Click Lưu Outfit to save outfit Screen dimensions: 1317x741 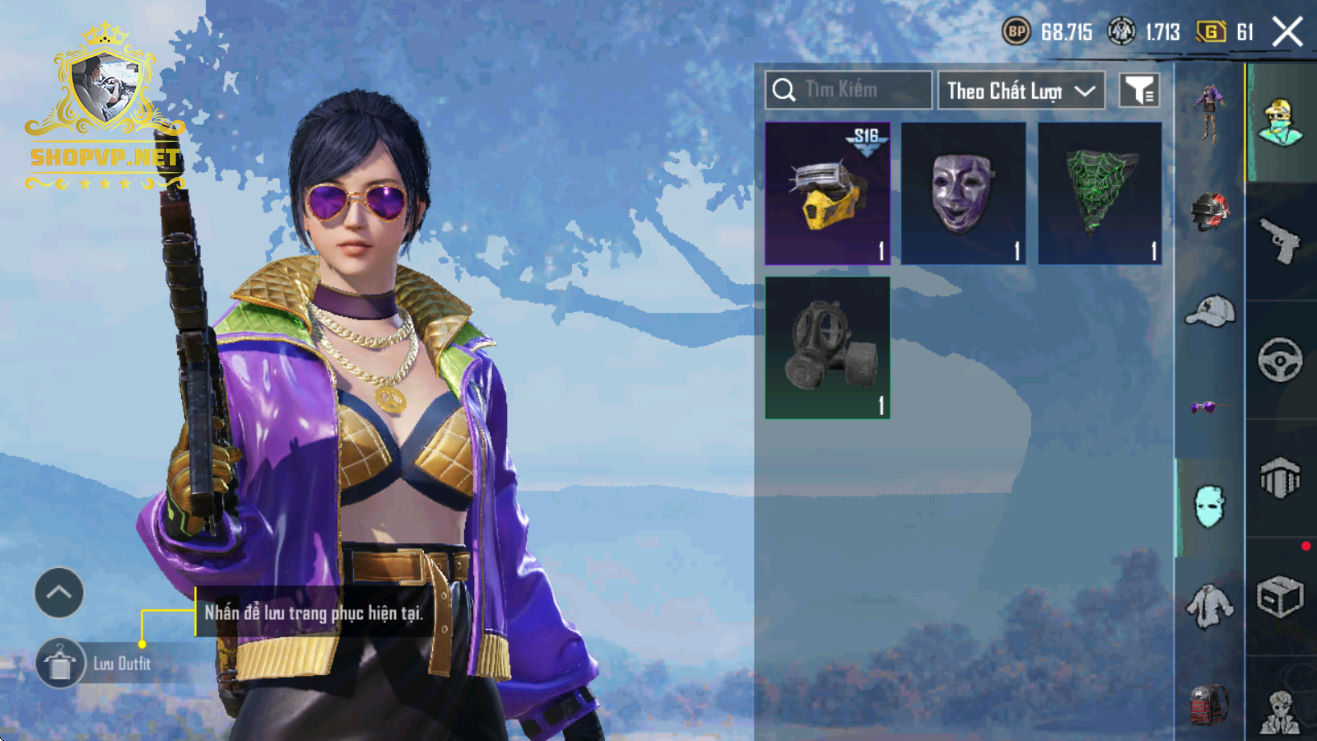point(61,664)
